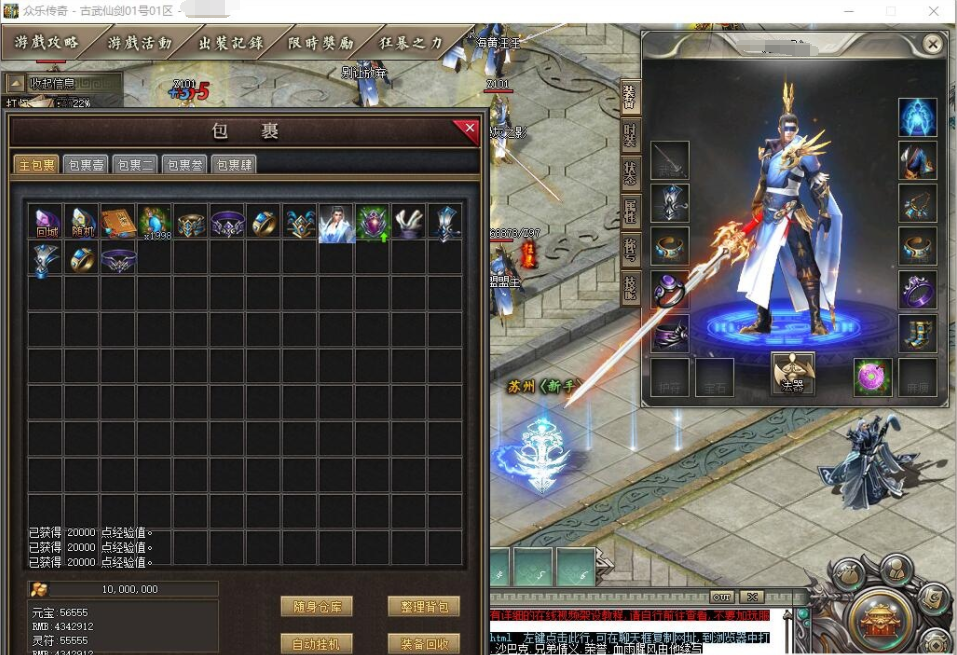Image resolution: width=957 pixels, height=655 pixels.
Task: Activate the 自动挂机 auto-battle button
Action: (x=316, y=644)
